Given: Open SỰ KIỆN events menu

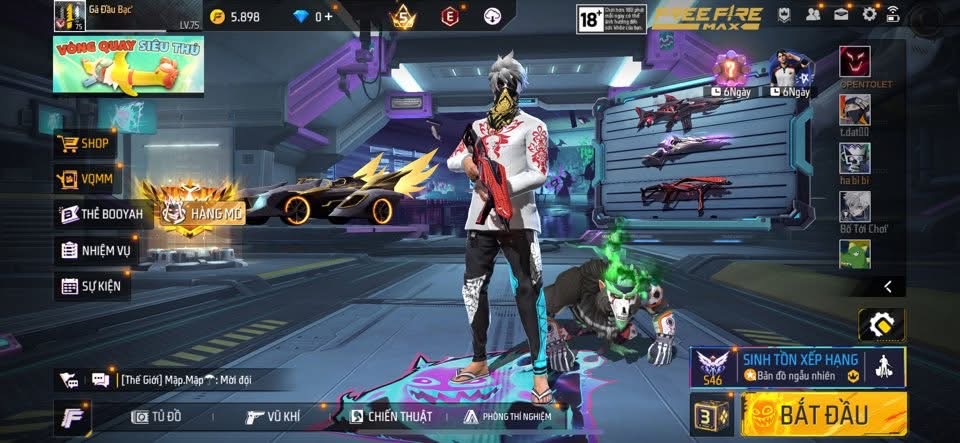Looking at the screenshot, I should pyautogui.click(x=92, y=286).
